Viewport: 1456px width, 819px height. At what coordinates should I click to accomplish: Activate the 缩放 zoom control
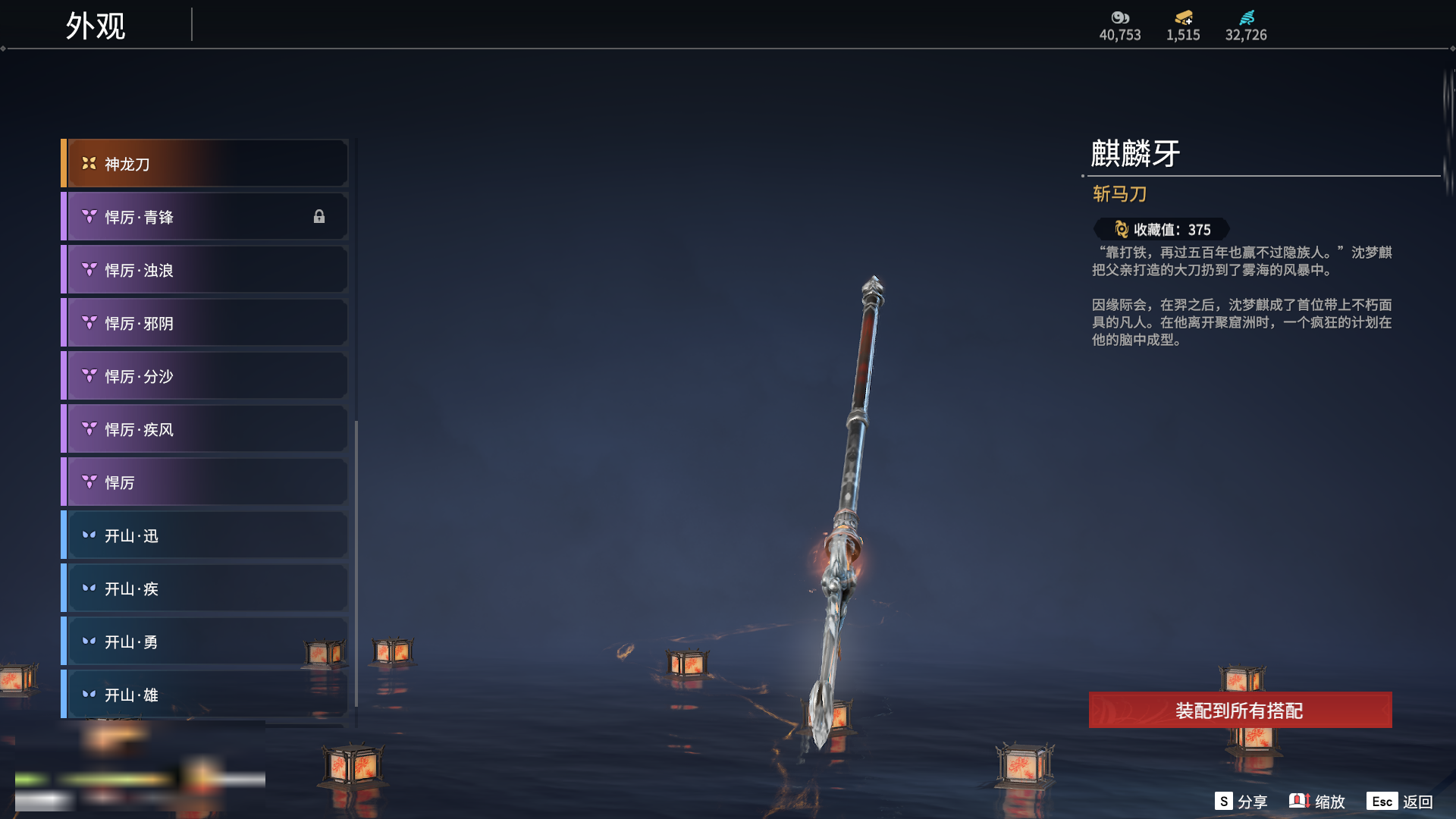pyautogui.click(x=1317, y=802)
